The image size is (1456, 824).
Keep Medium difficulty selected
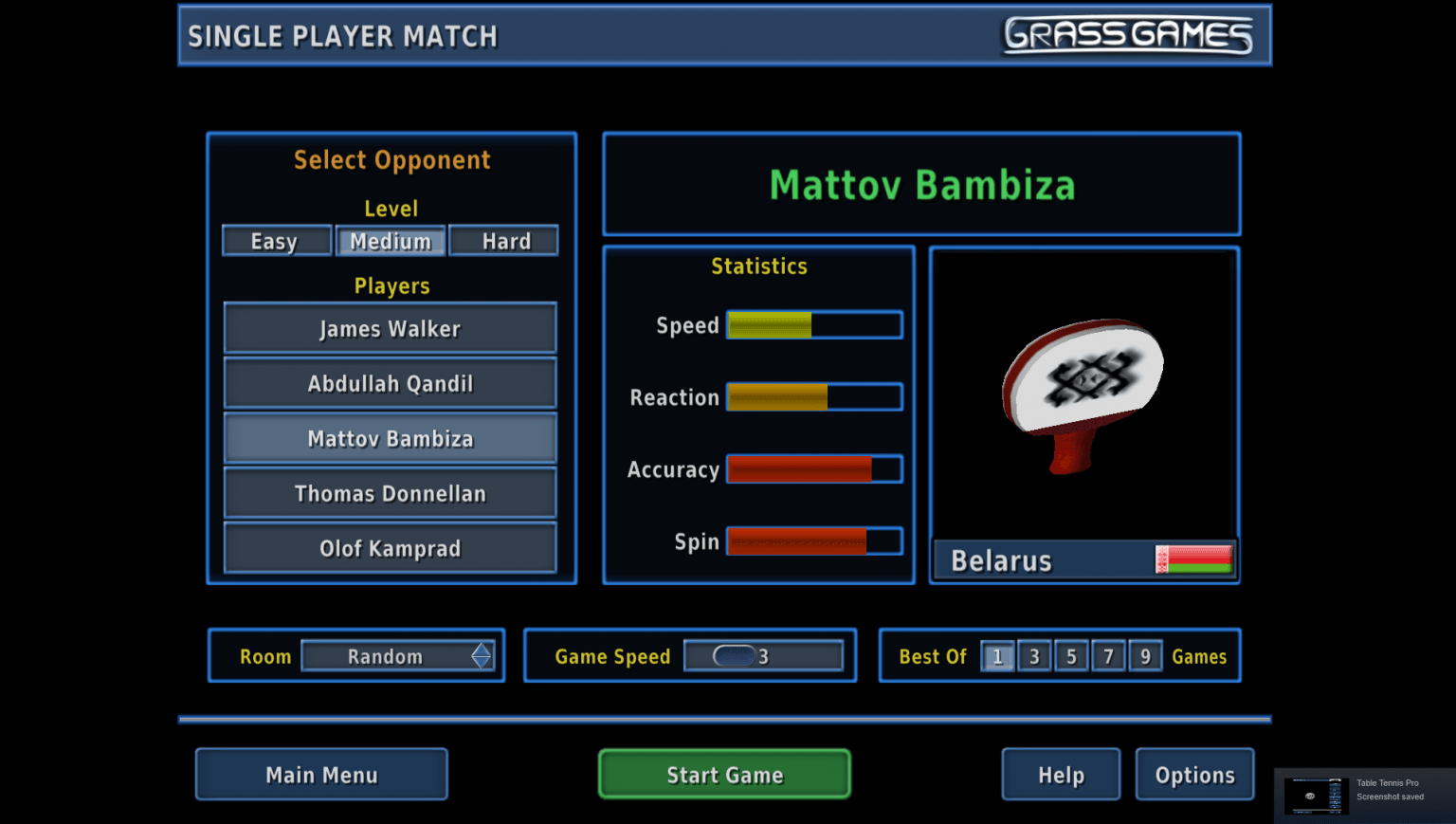tap(390, 241)
